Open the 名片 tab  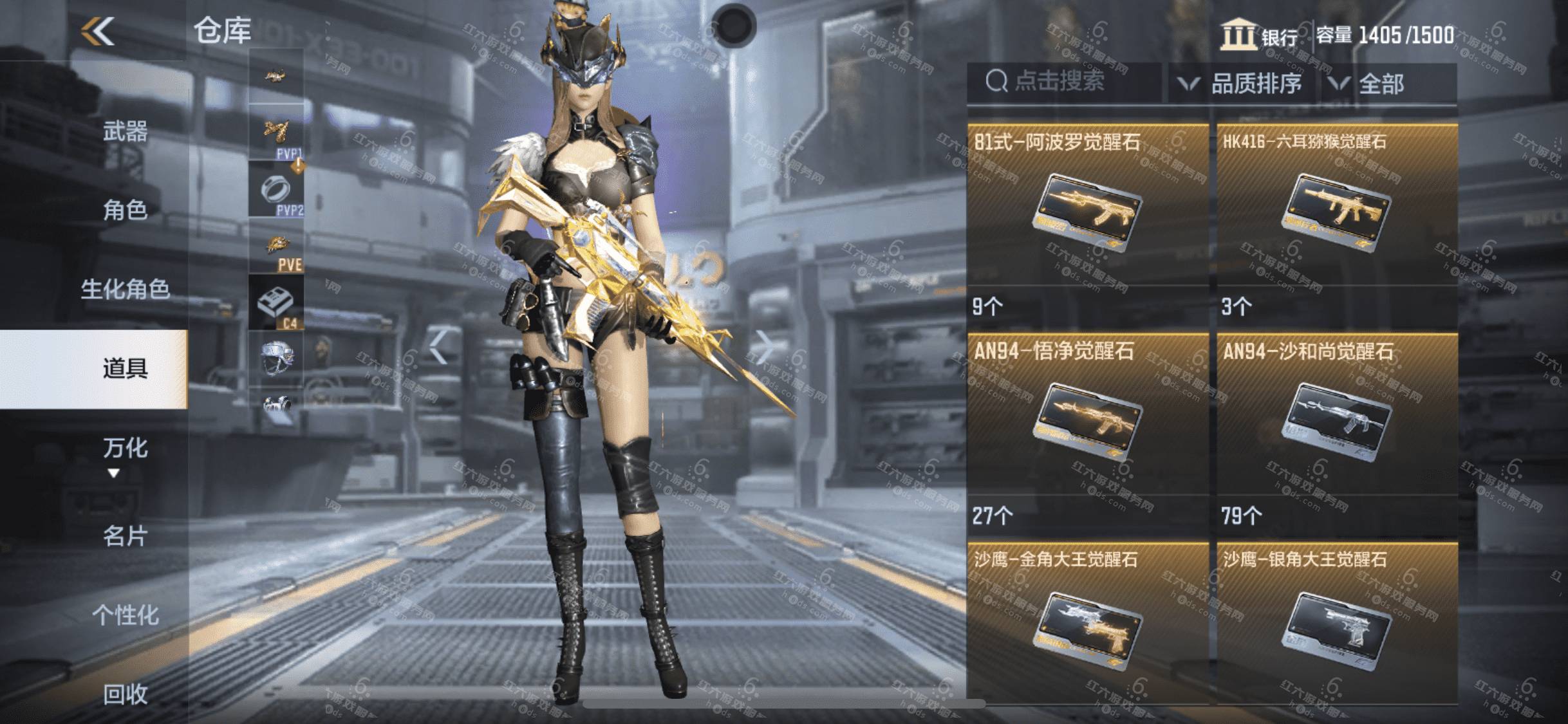125,535
